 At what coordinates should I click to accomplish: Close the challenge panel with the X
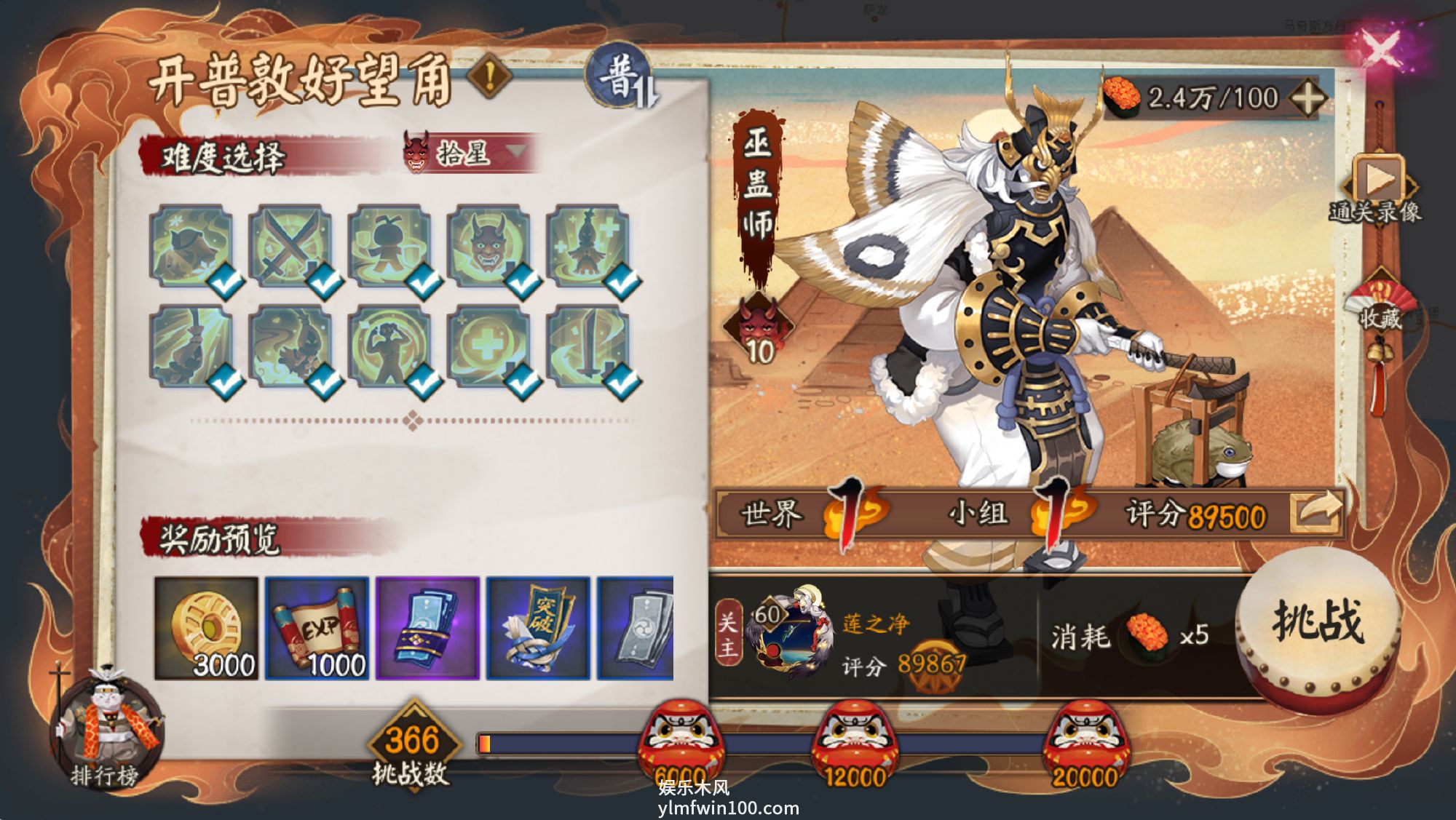pyautogui.click(x=1380, y=49)
